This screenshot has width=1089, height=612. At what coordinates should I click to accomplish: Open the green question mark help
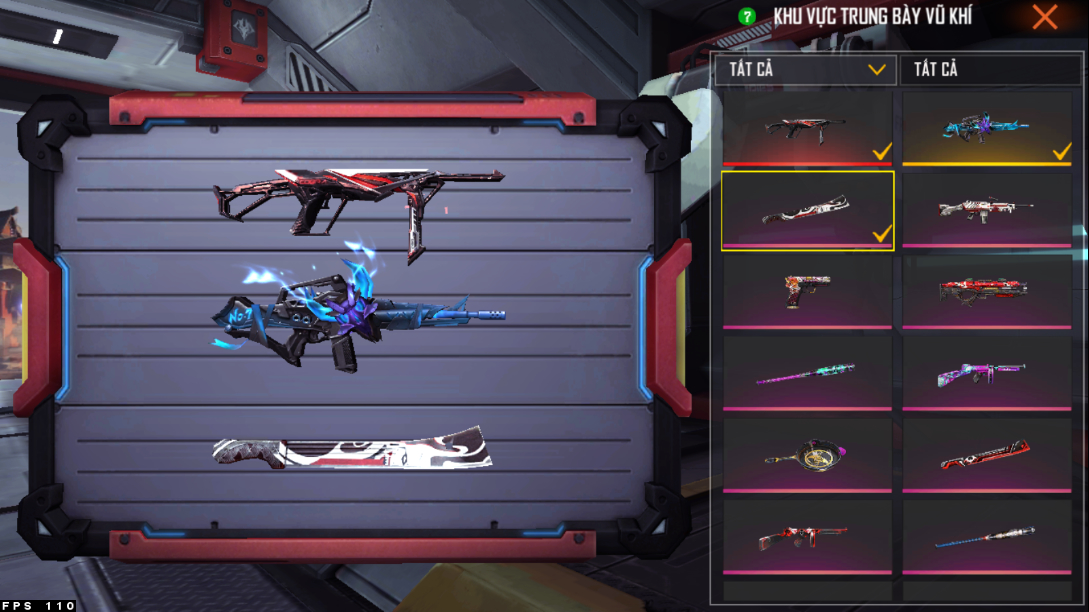point(746,17)
